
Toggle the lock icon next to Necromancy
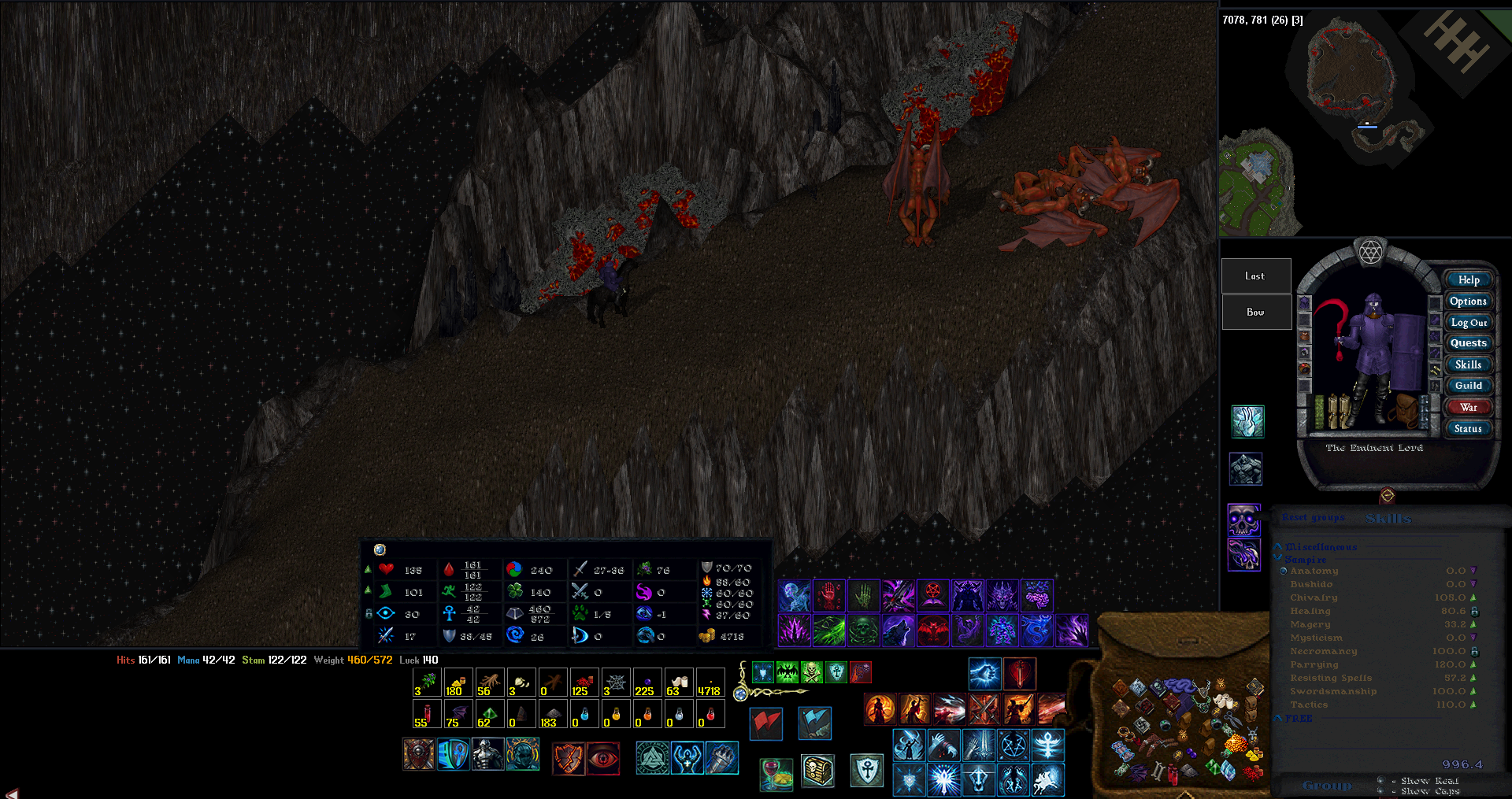point(1475,651)
